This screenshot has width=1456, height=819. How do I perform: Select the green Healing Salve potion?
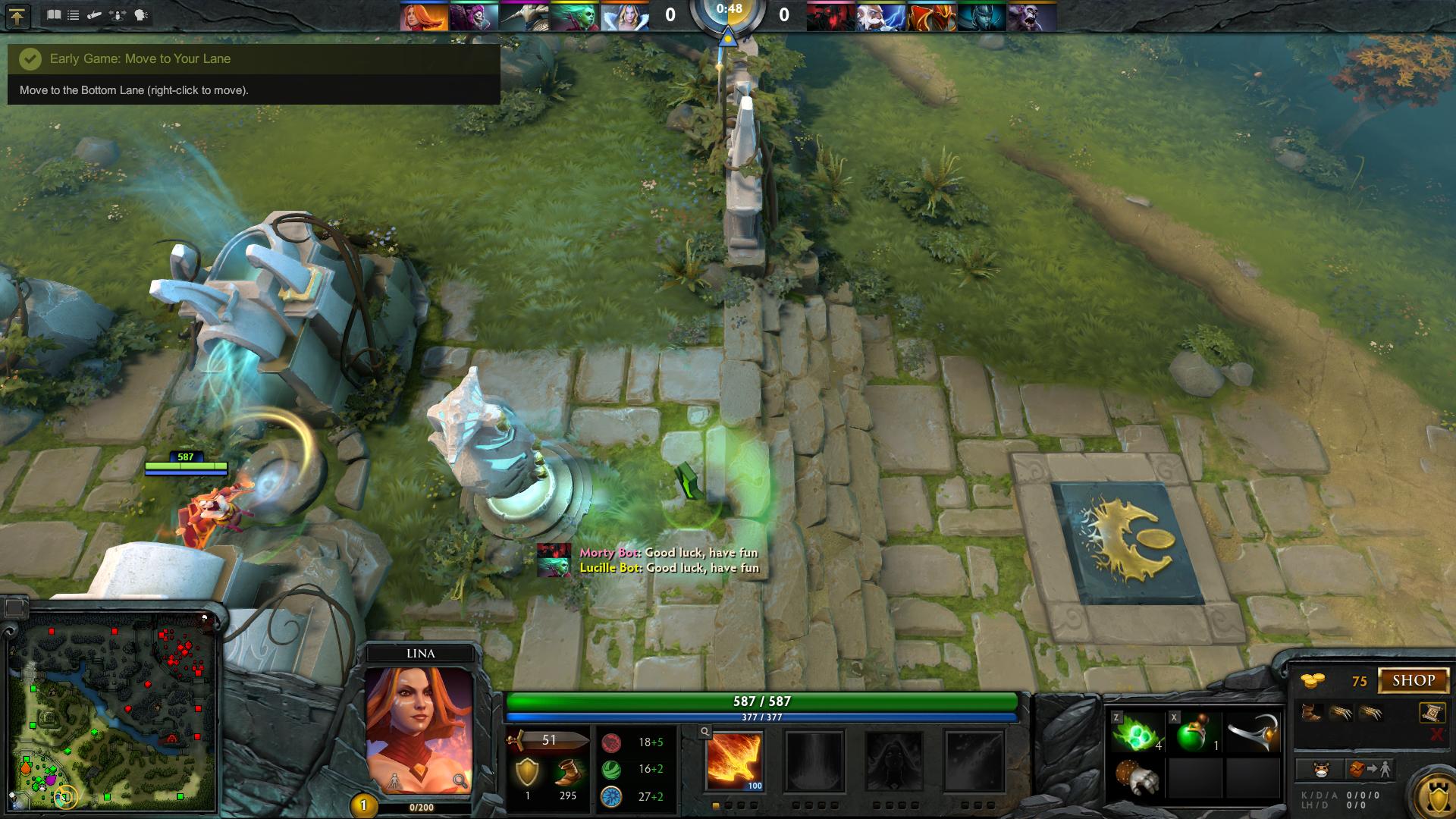tap(1196, 733)
